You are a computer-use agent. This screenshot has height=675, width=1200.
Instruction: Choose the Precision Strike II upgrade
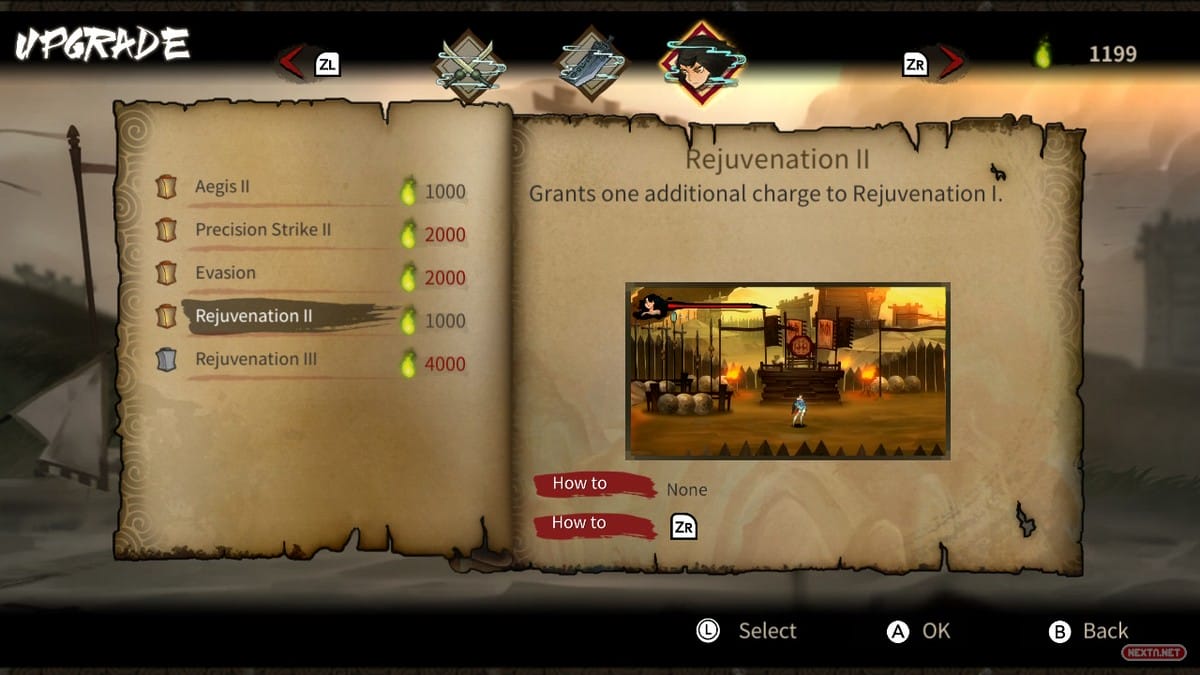coord(262,230)
